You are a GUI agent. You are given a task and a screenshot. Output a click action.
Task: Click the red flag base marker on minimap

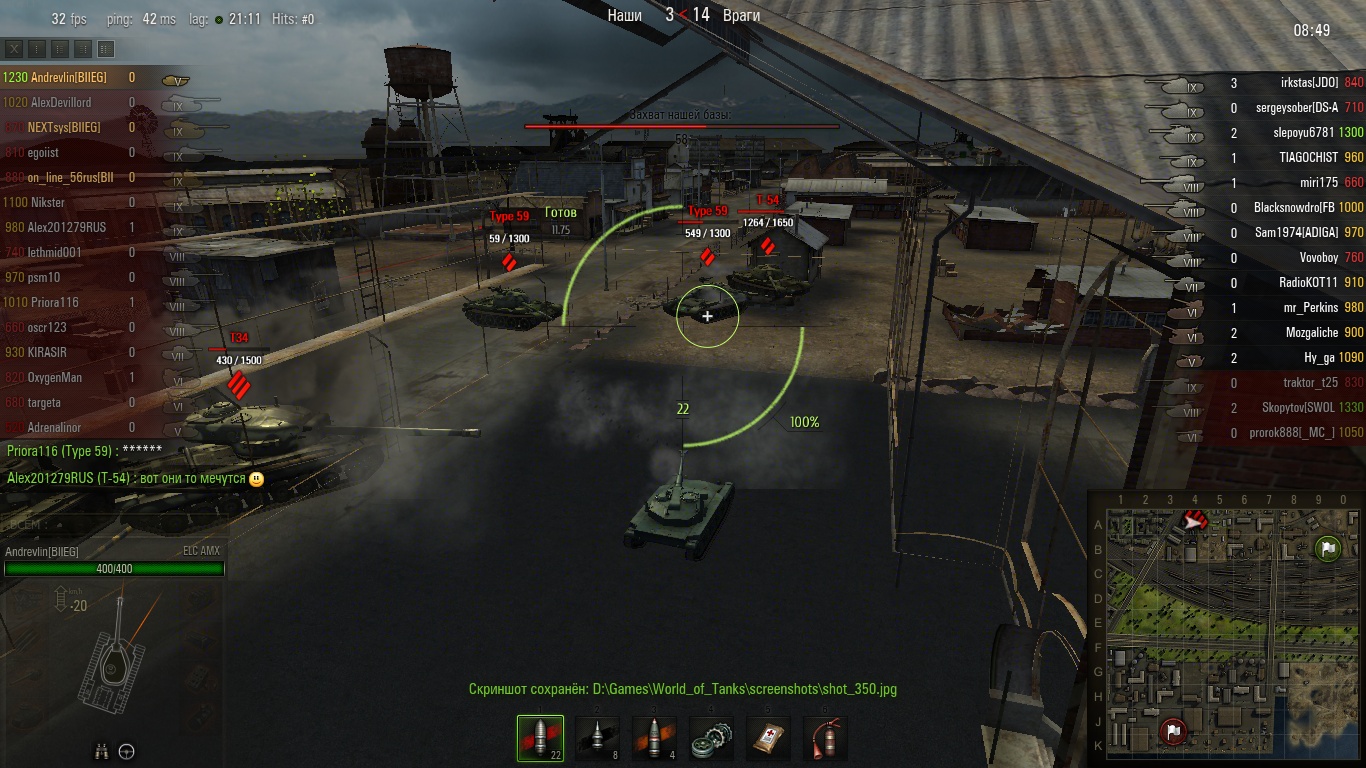1174,731
